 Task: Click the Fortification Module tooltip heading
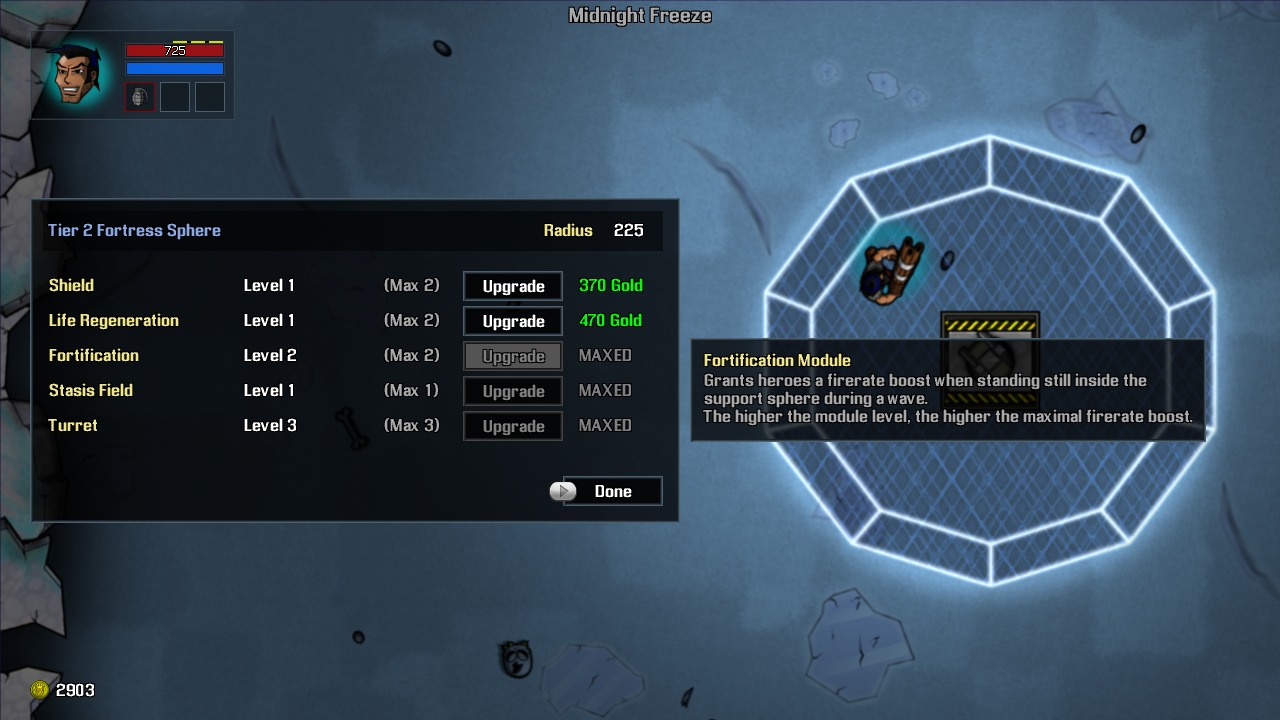pos(777,360)
